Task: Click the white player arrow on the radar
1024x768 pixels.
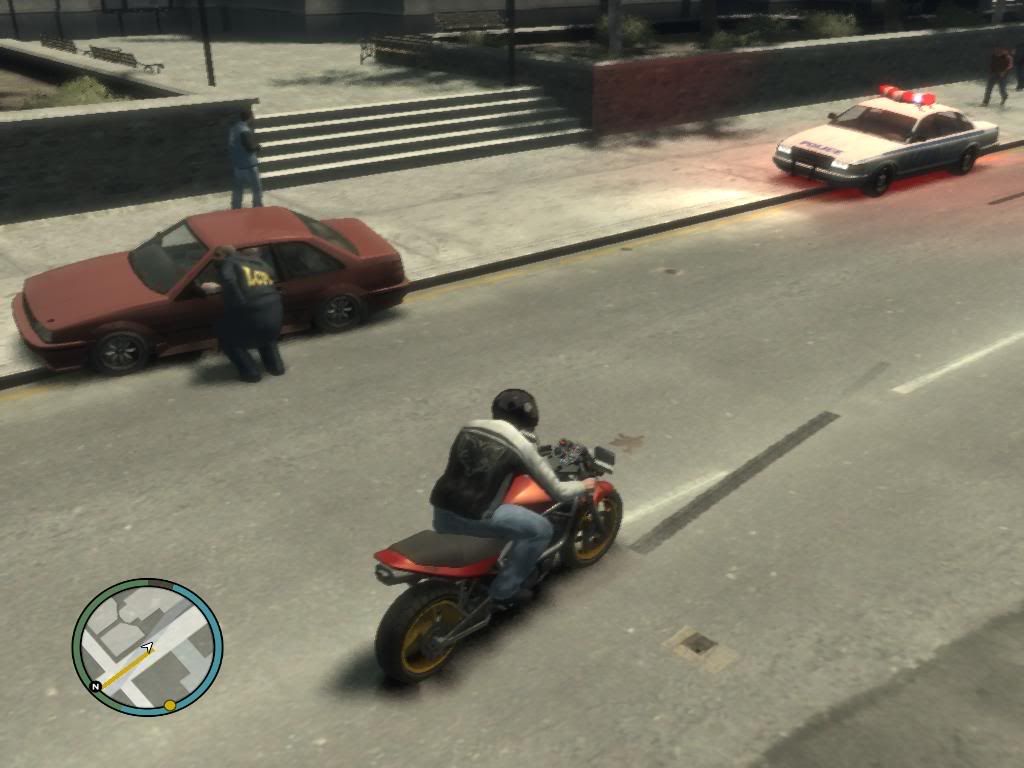Action: click(x=148, y=648)
